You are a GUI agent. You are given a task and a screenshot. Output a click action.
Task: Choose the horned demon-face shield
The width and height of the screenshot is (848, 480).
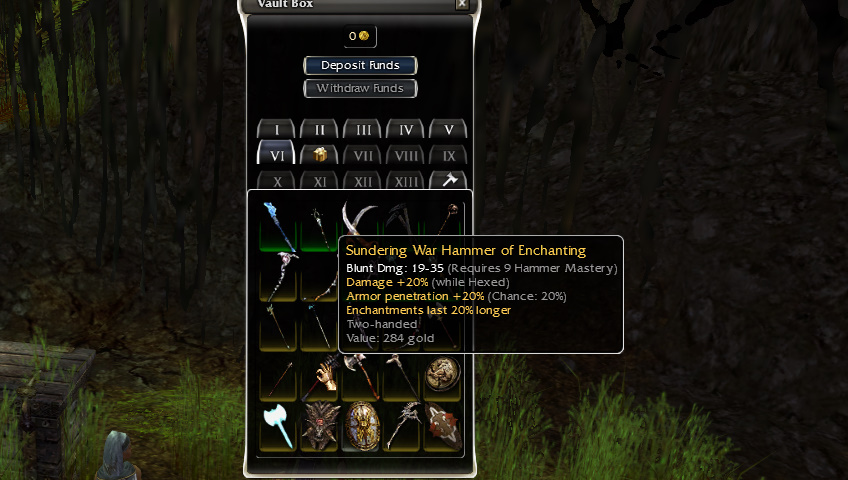[319, 425]
